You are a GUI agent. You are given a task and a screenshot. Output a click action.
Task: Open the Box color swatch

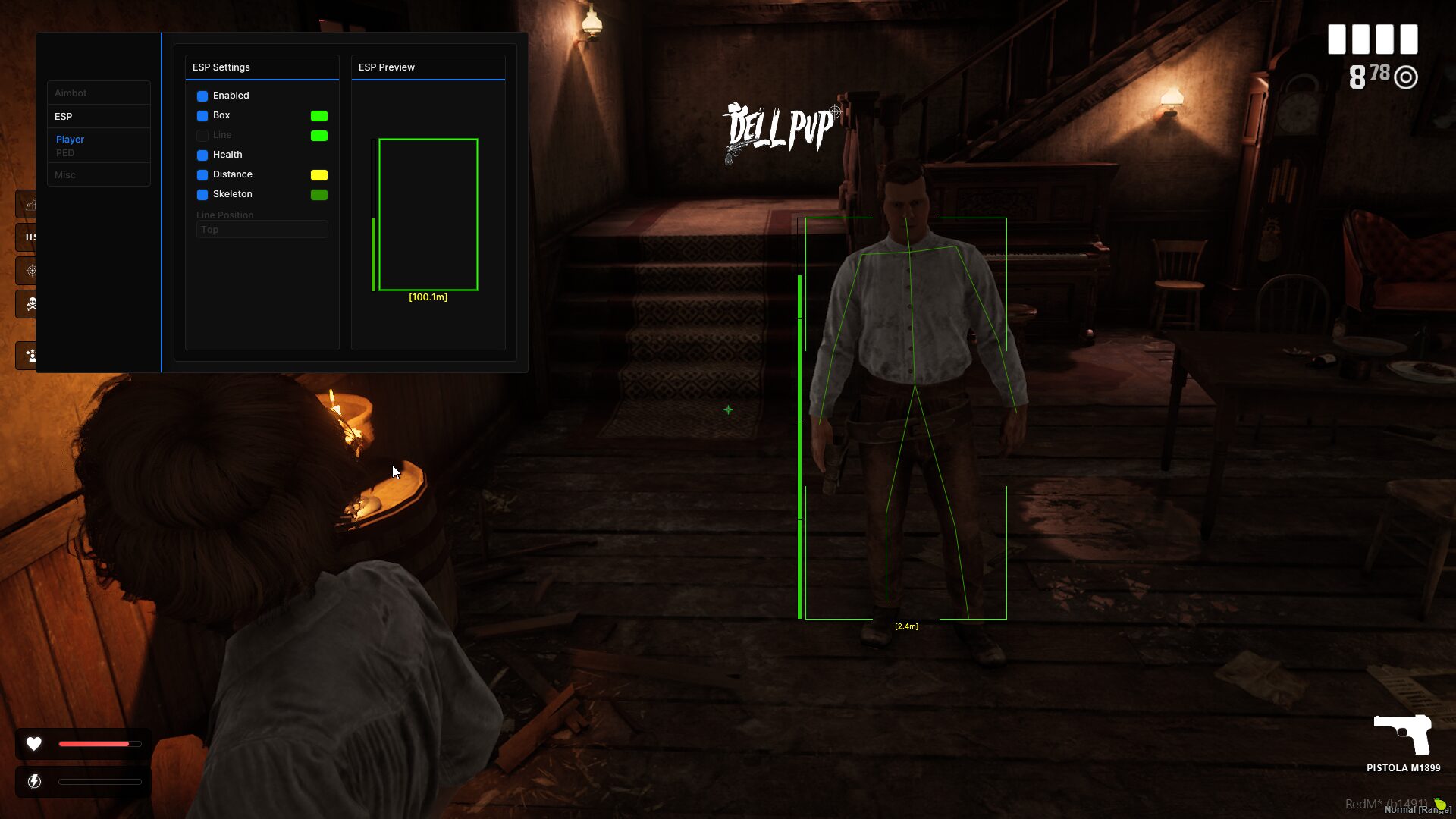click(319, 116)
